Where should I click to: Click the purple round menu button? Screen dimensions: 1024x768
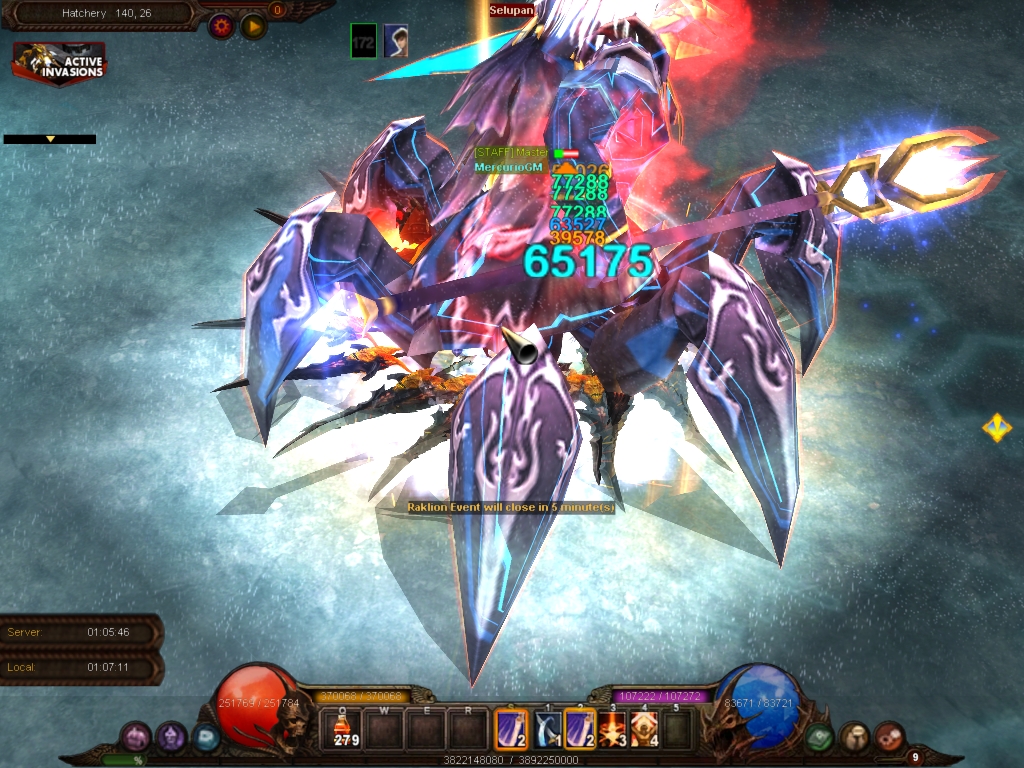point(171,738)
